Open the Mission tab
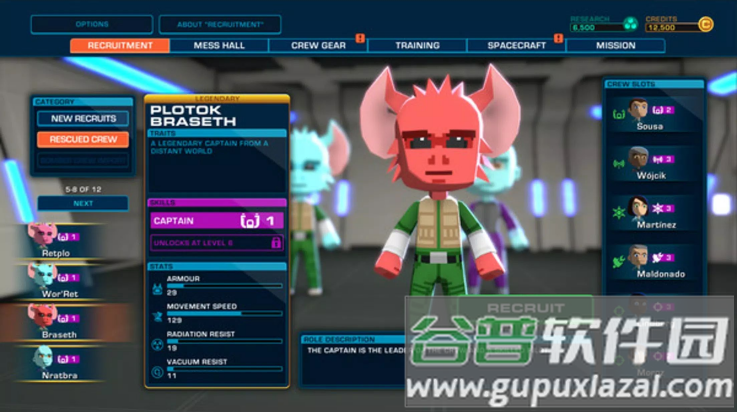The height and width of the screenshot is (412, 737). (615, 45)
